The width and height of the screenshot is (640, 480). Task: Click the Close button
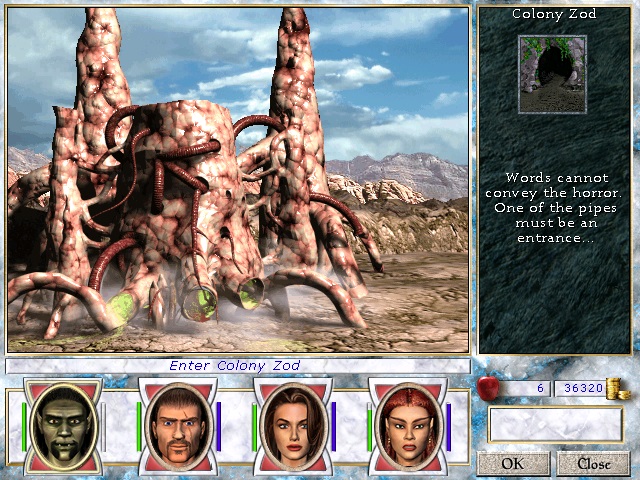point(593,464)
